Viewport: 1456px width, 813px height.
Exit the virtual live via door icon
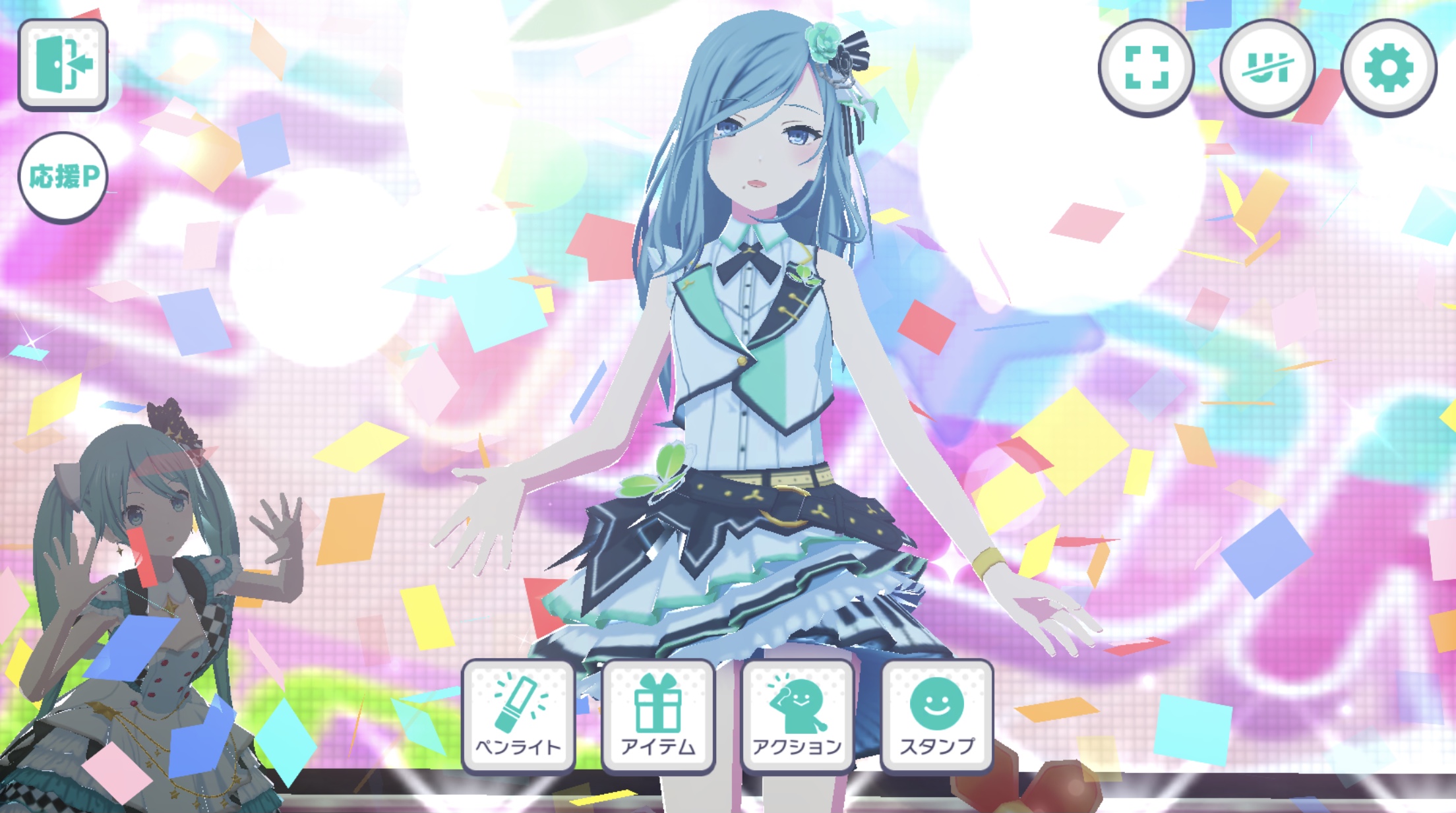coord(63,65)
